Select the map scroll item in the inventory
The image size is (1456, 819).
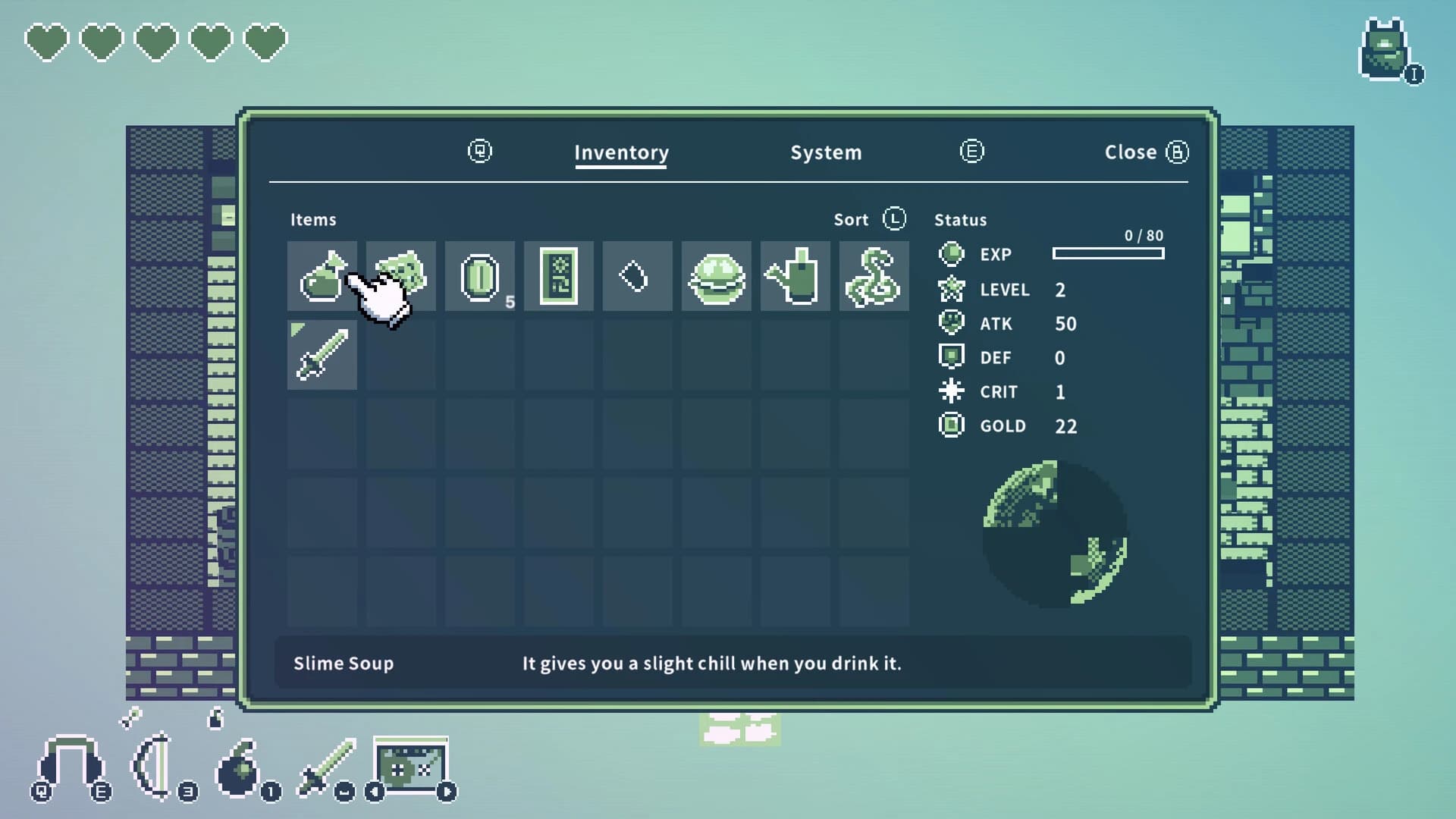click(x=558, y=277)
